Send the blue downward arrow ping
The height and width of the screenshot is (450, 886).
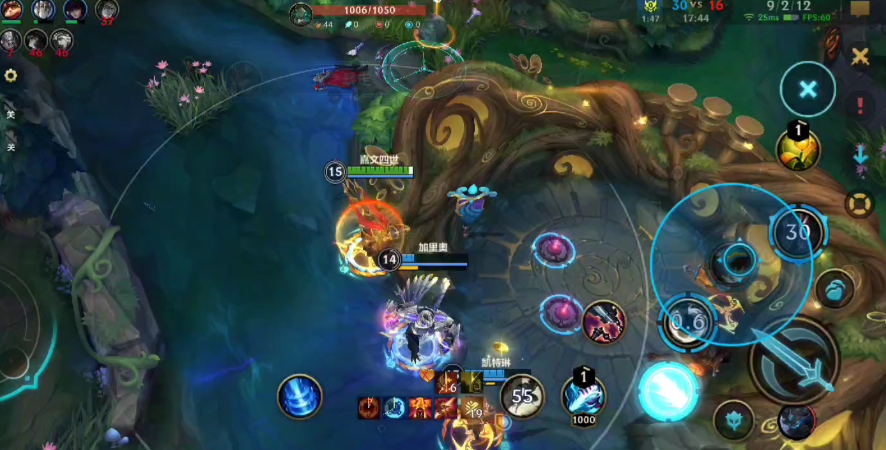coord(859,155)
